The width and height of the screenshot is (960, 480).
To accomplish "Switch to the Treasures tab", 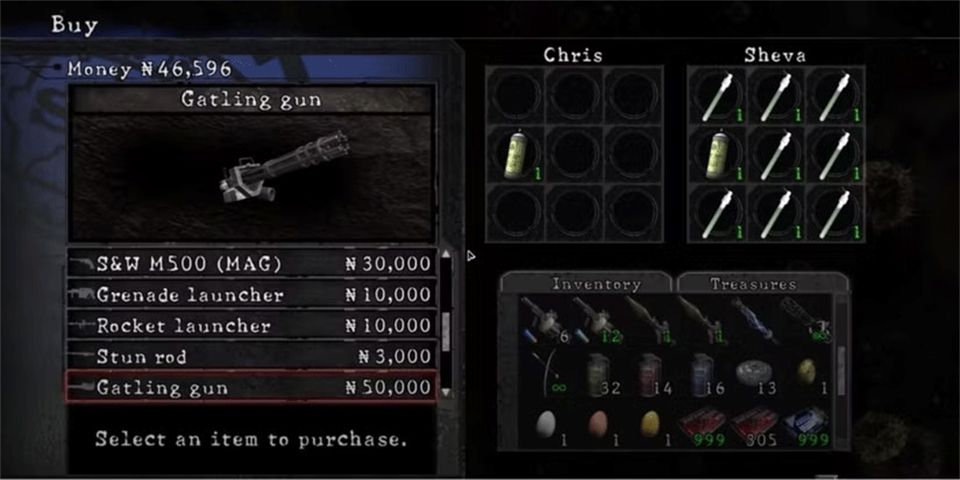I will [761, 284].
